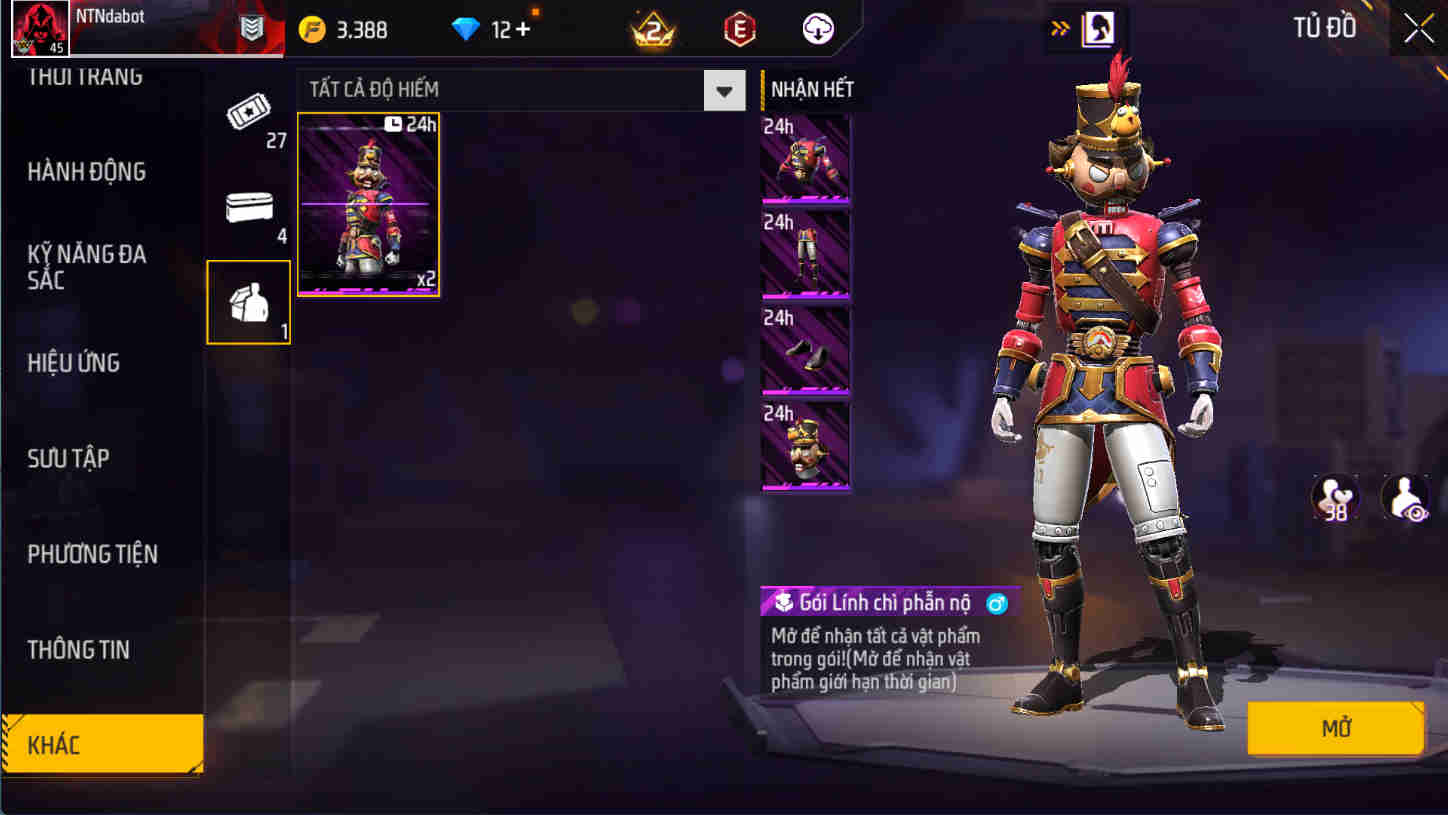Click the NHẬN HẾT claim-all button
Screen dimensions: 1448x815
[810, 88]
